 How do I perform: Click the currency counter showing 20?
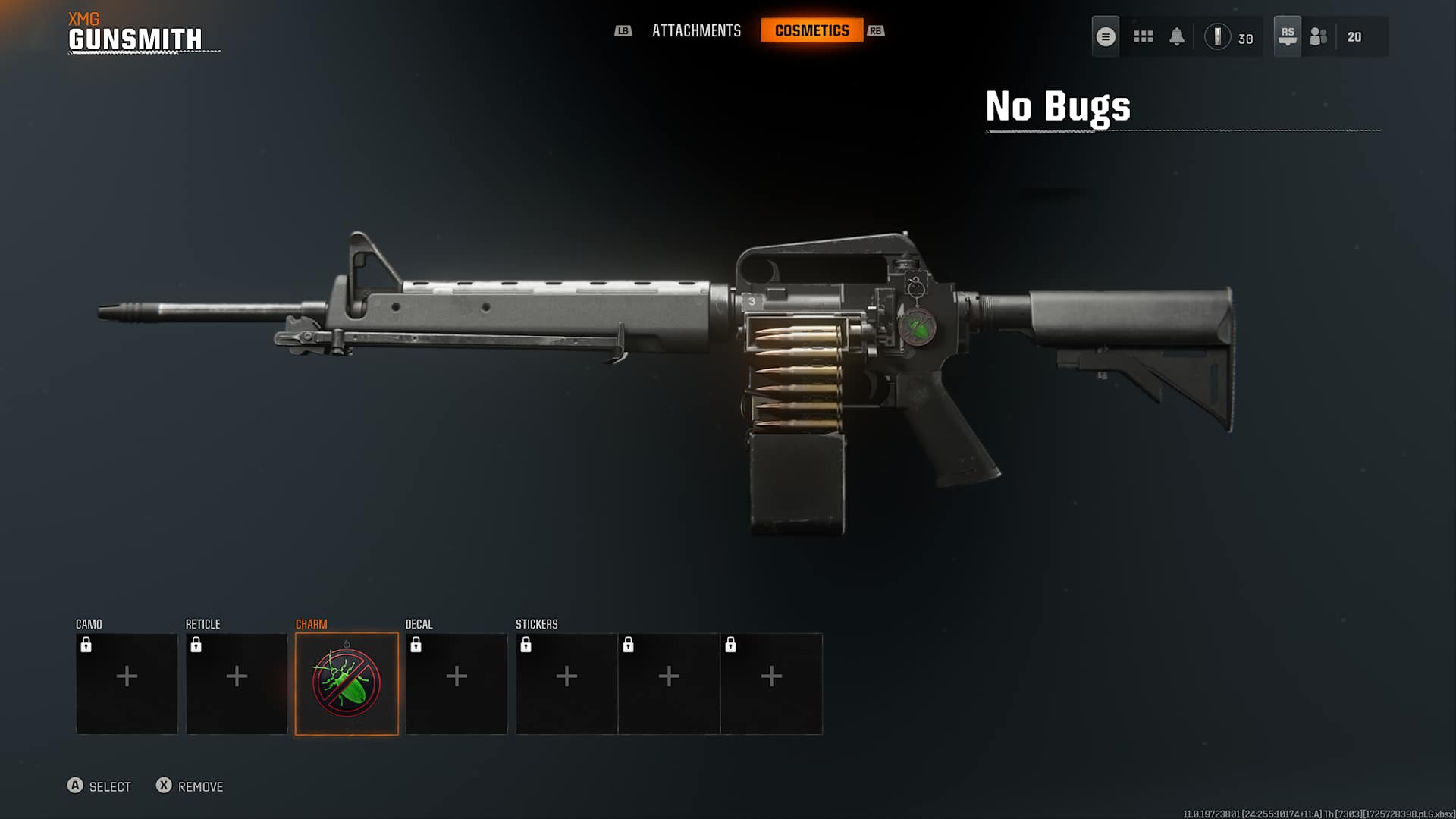(1354, 36)
